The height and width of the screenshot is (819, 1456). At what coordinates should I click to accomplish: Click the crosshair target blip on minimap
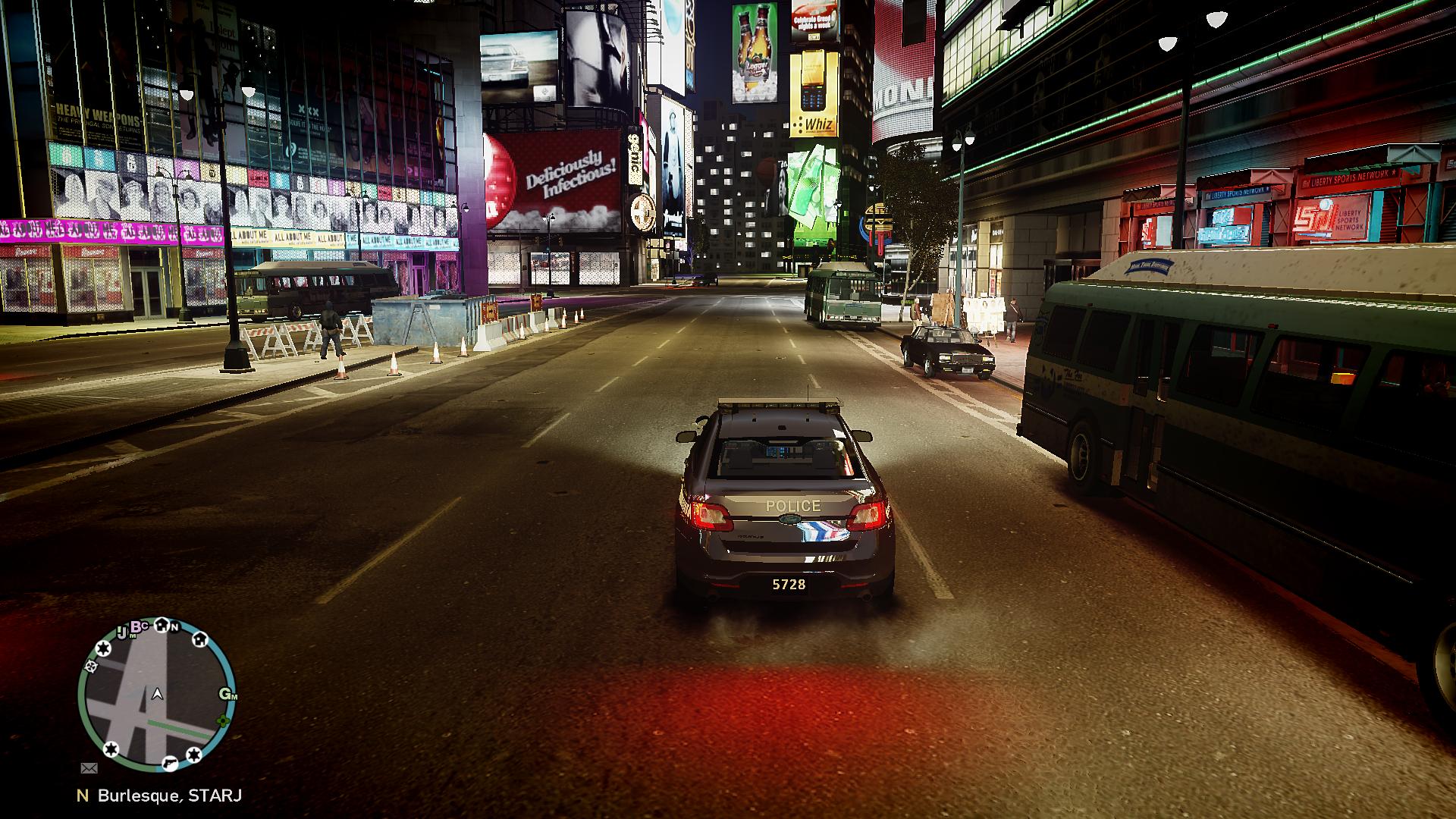tap(91, 667)
